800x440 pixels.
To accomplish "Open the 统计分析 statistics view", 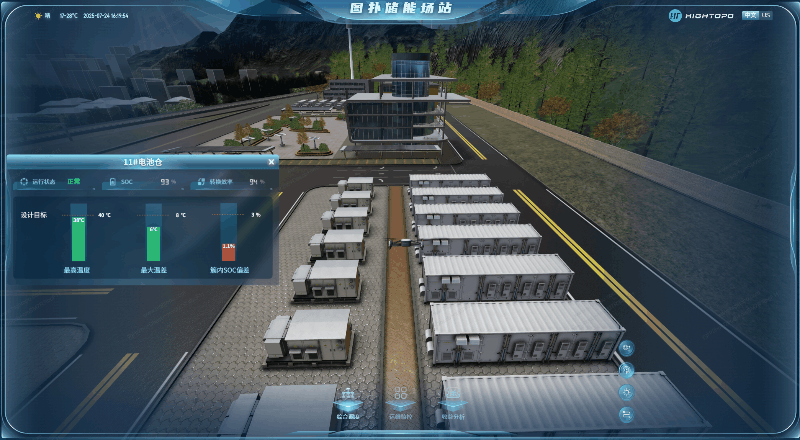I will pos(452,401).
